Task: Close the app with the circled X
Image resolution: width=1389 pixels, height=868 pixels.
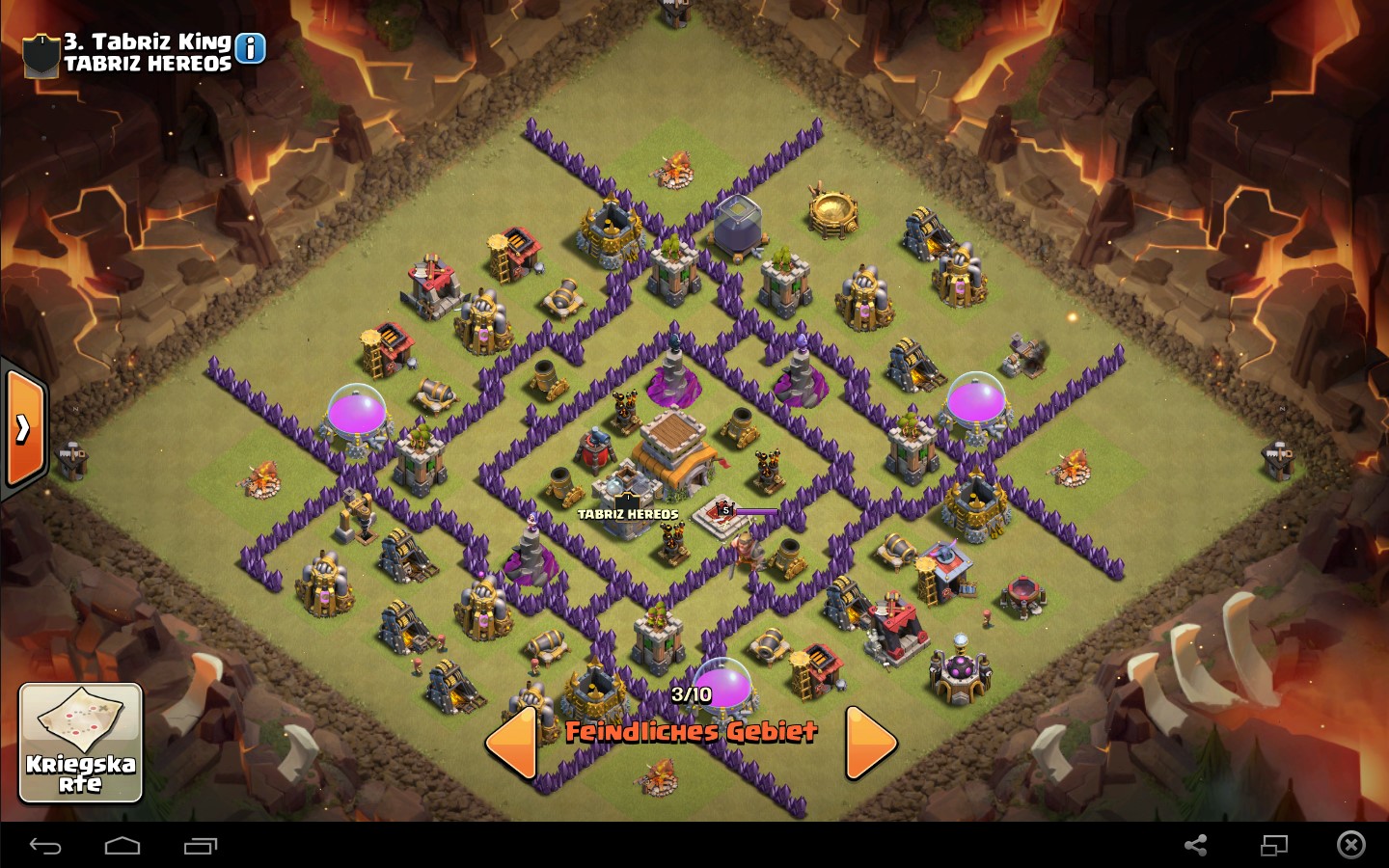Action: [x=1350, y=846]
